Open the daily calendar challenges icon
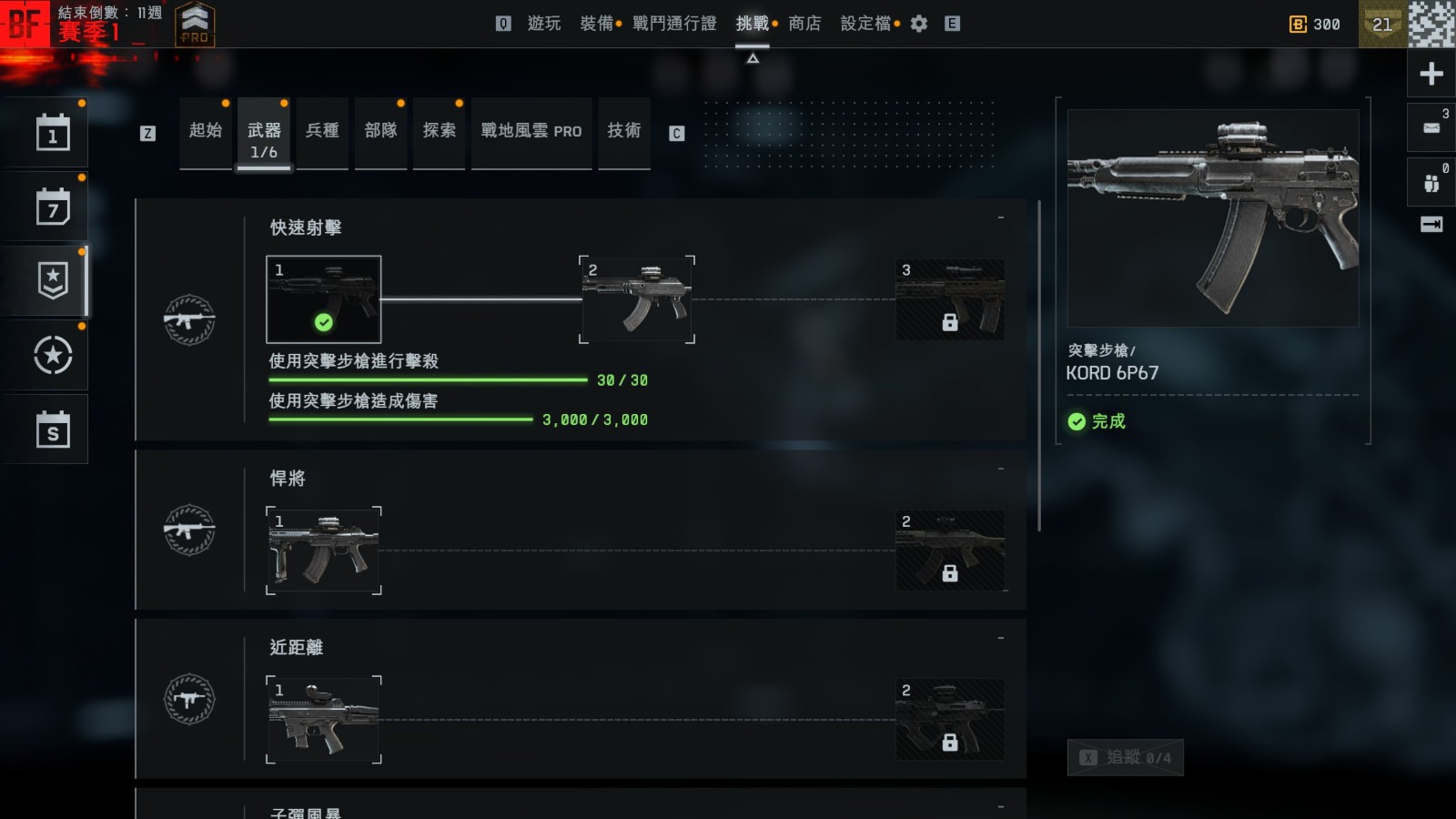1456x819 pixels. click(x=53, y=134)
